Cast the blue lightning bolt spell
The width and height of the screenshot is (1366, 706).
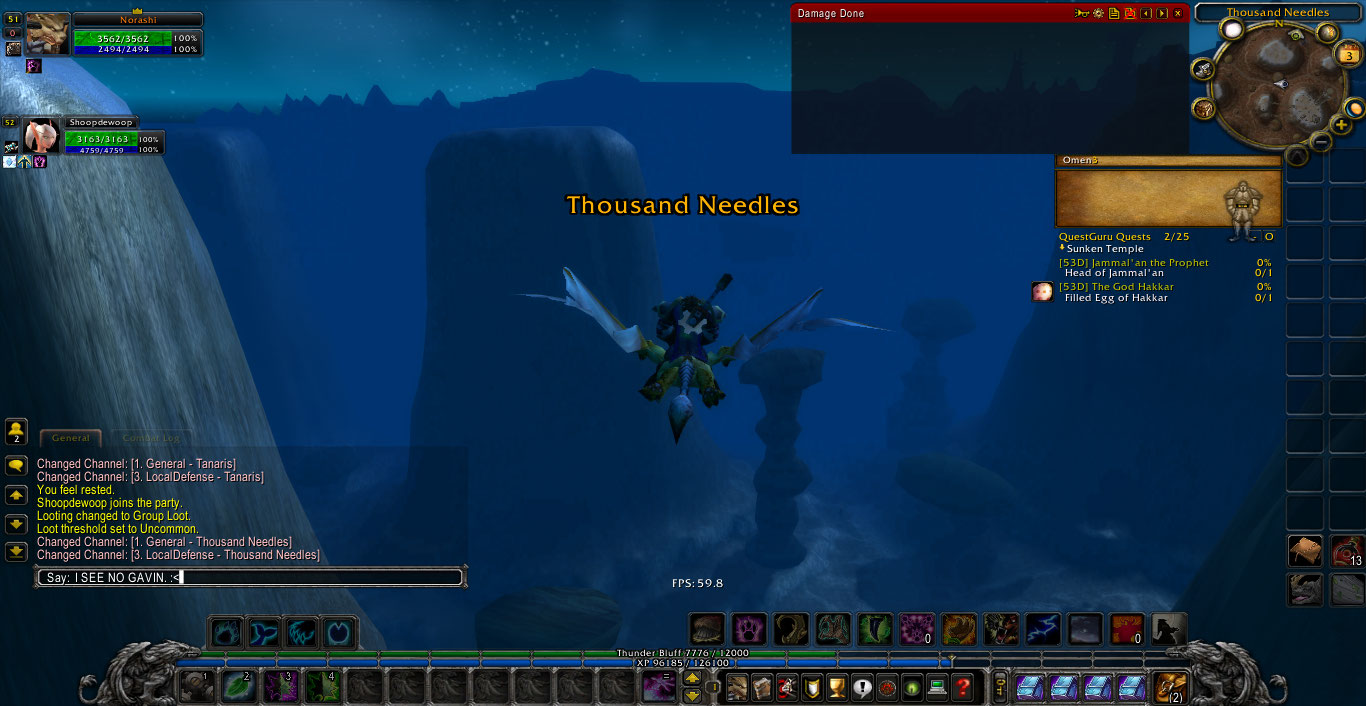click(1043, 629)
